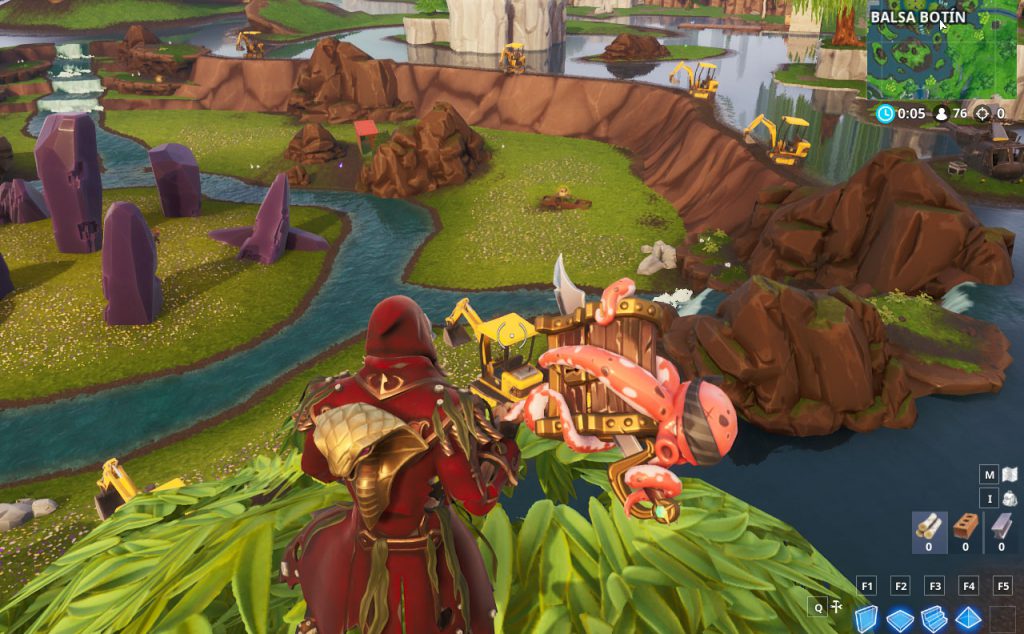Image resolution: width=1024 pixels, height=634 pixels.
Task: Choose the stairs building piece
Action: 934,618
